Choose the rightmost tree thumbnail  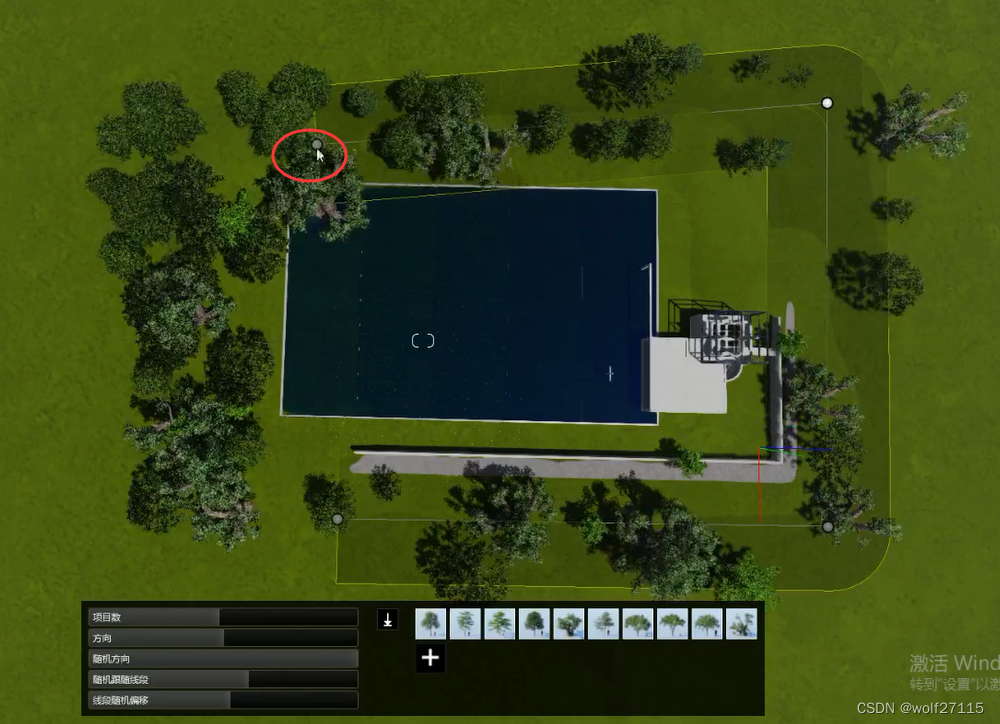(x=741, y=624)
